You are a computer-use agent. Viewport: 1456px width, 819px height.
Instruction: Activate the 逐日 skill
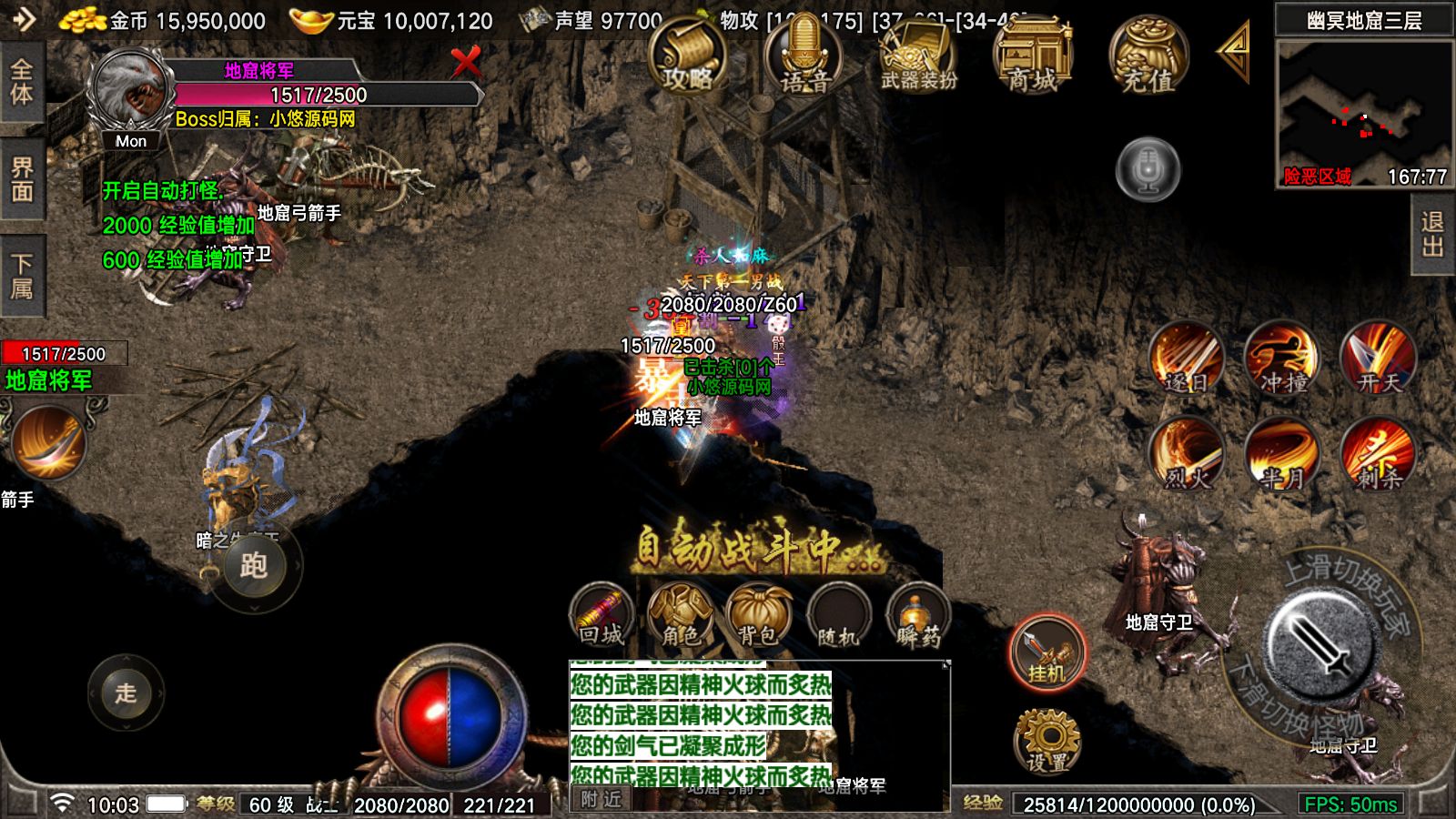pyautogui.click(x=1187, y=359)
